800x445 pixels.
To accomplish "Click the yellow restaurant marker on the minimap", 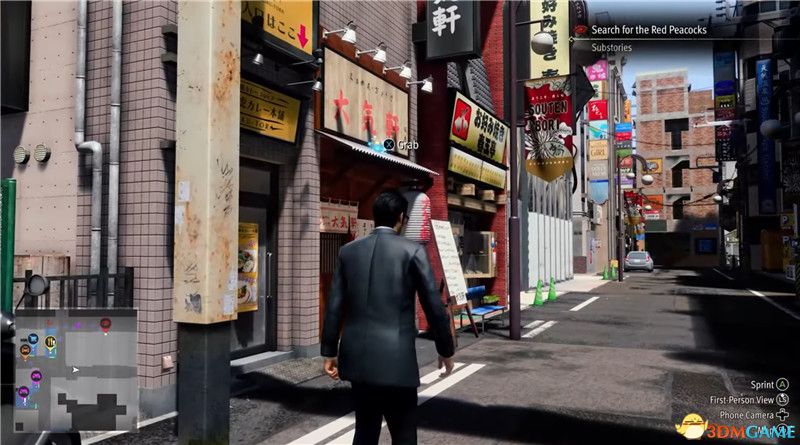I will tap(49, 343).
